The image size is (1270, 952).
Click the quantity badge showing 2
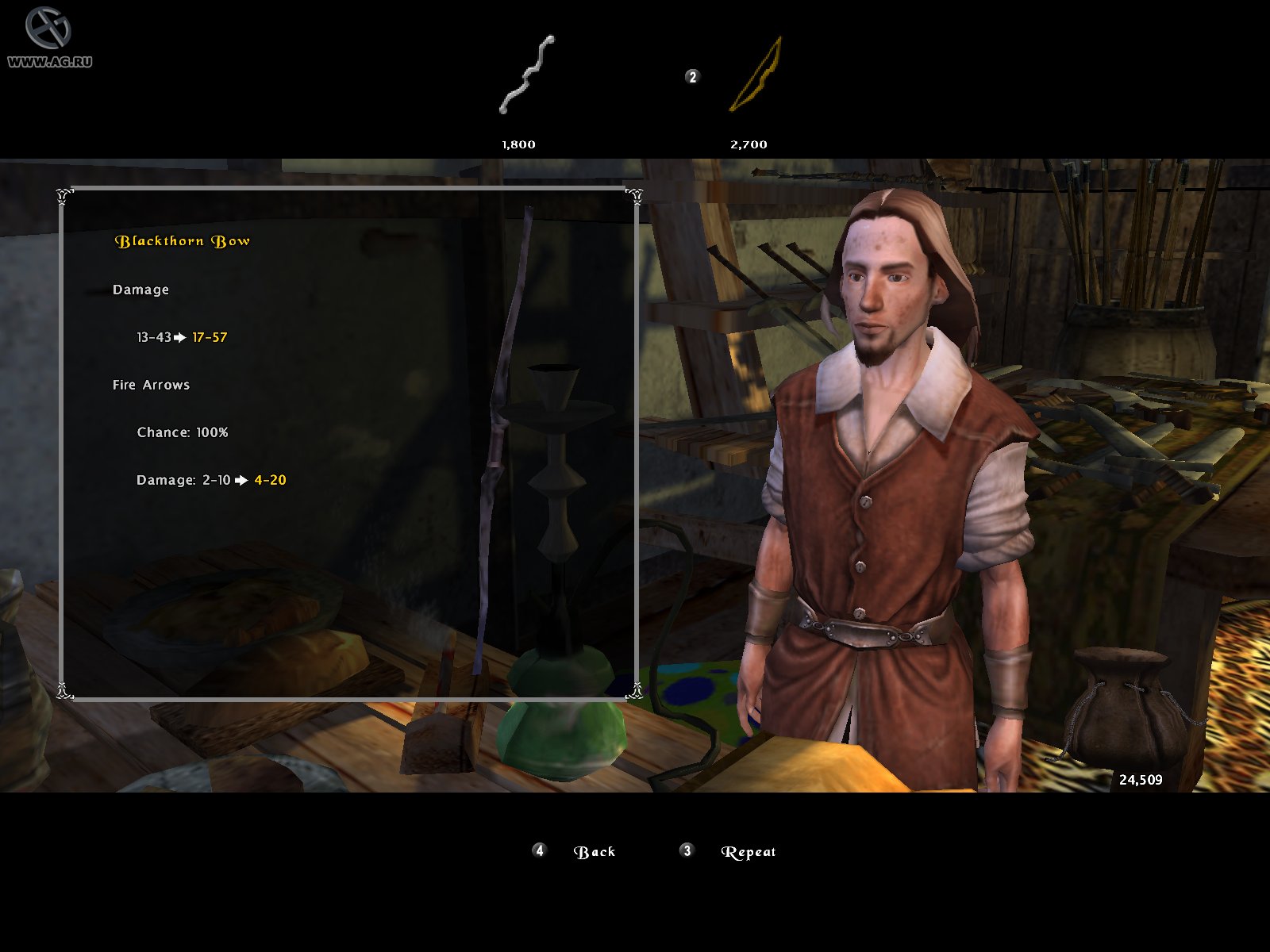click(x=691, y=77)
